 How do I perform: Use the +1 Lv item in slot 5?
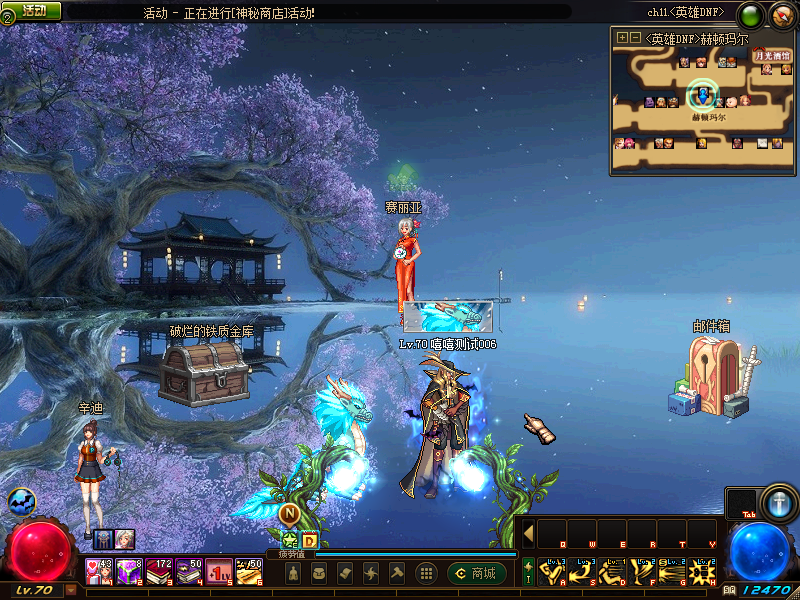[220, 572]
